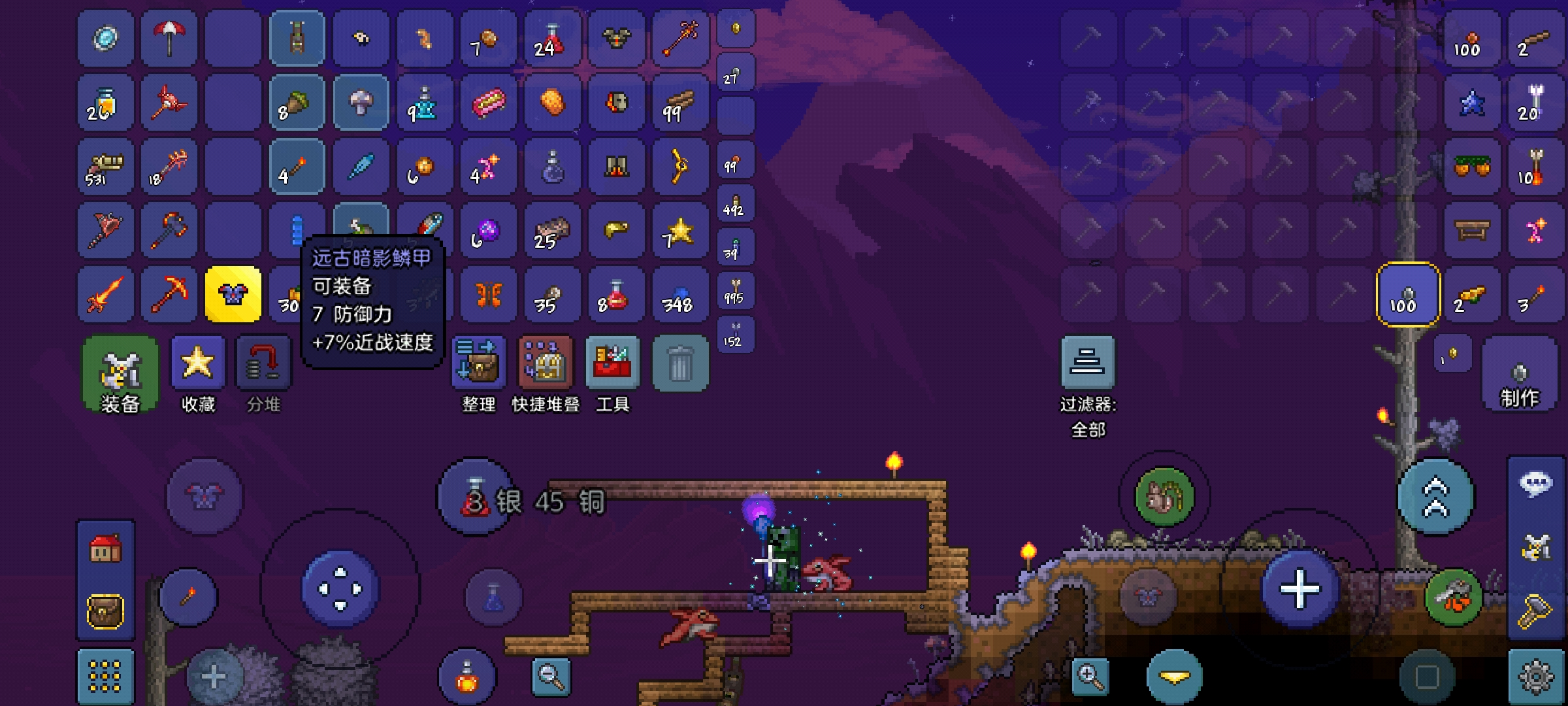Select the red umbrella inventory slot
This screenshot has width=1568, height=706.
(x=169, y=39)
